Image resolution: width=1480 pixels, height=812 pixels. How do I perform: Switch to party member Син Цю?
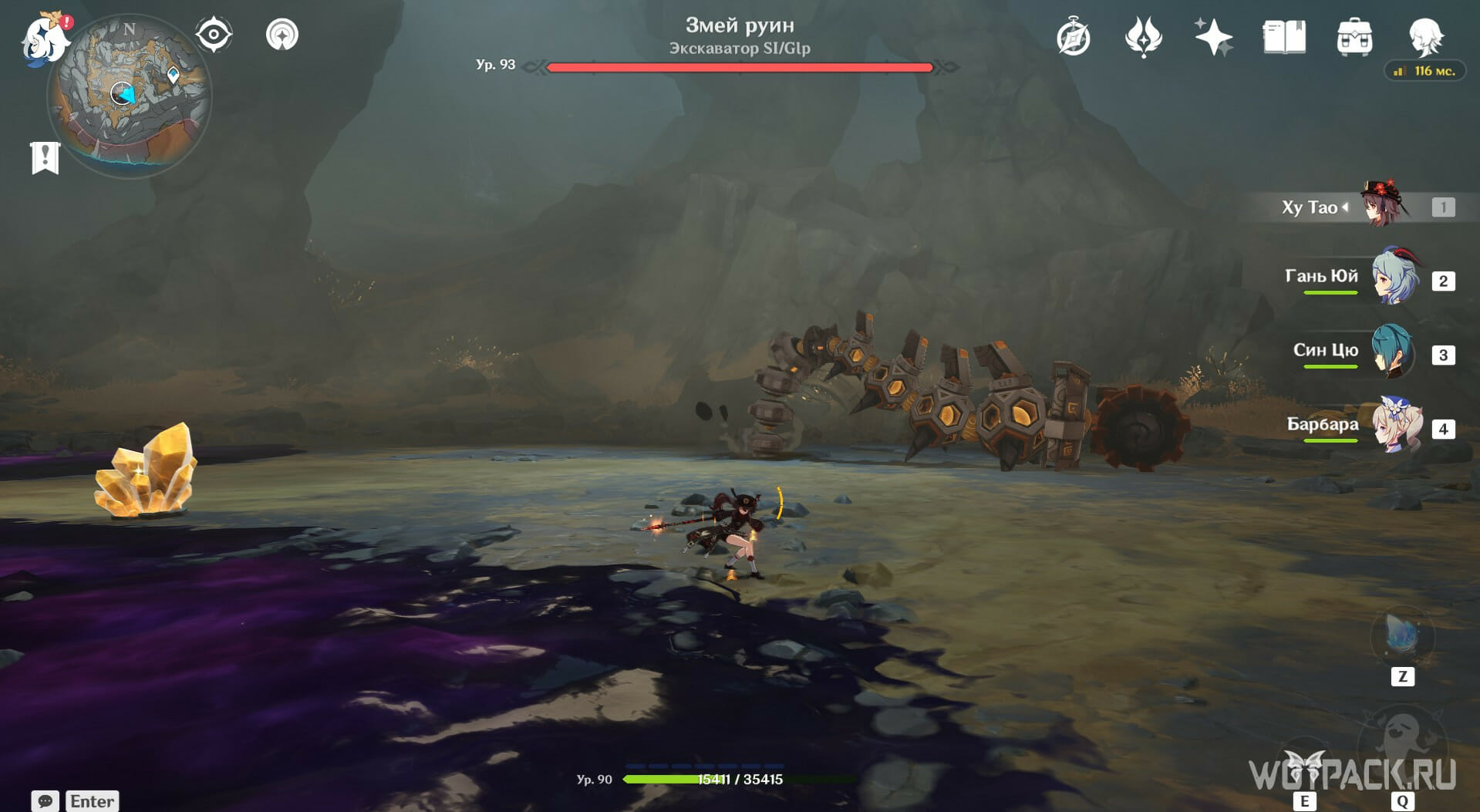click(x=1392, y=351)
